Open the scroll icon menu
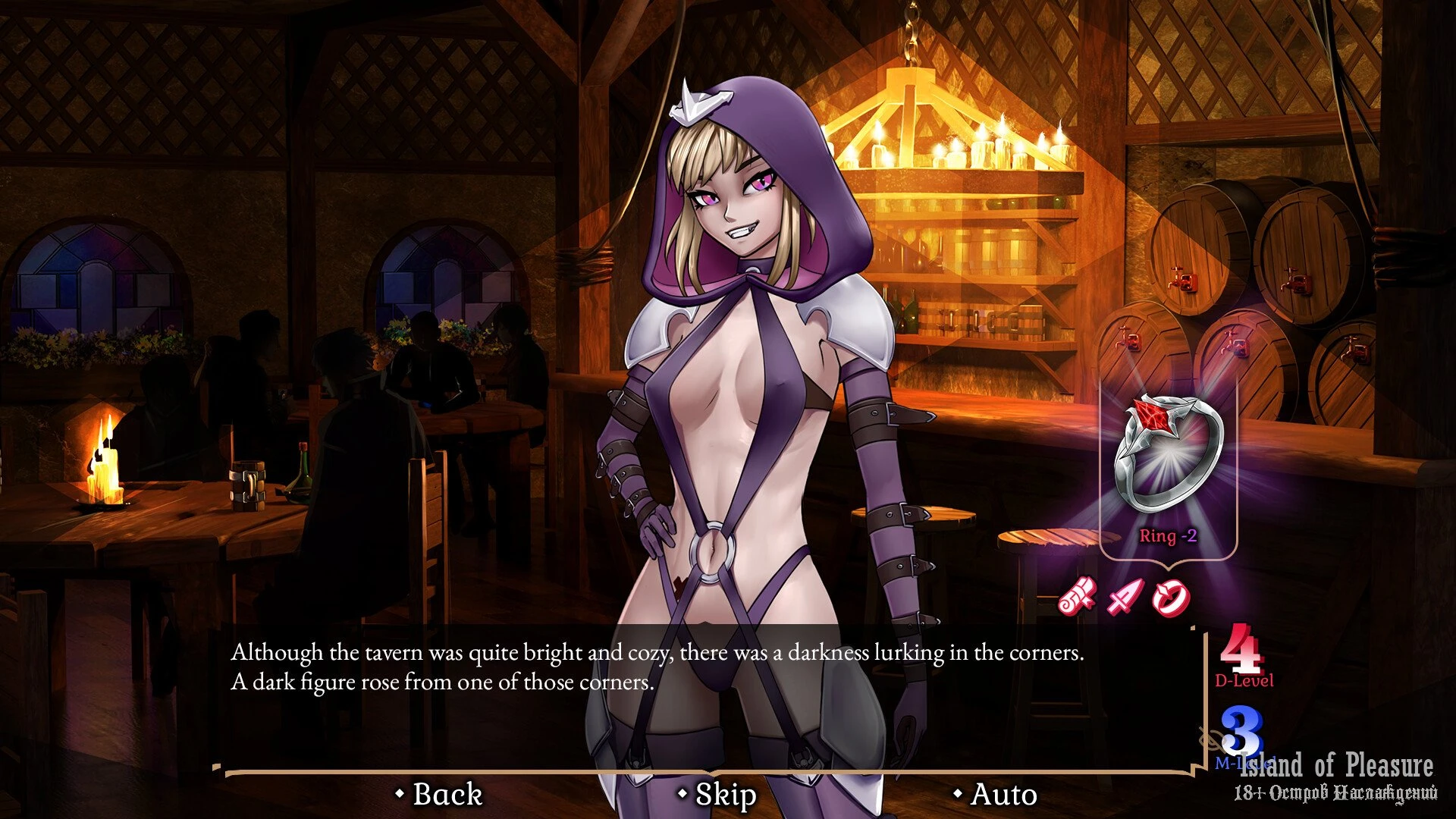Screen dimensions: 1456x819 (1078, 596)
